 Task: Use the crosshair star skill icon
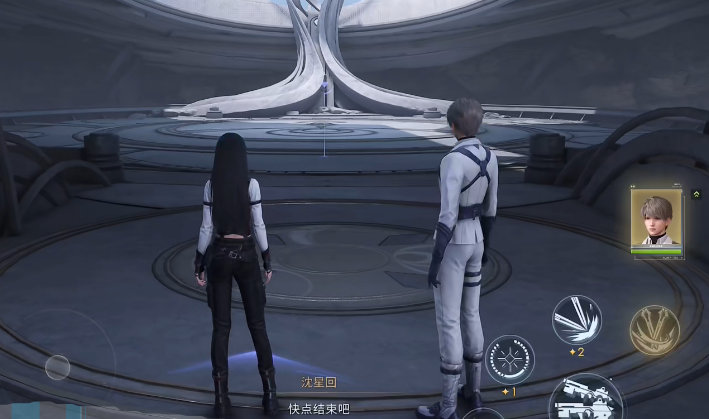click(x=509, y=360)
